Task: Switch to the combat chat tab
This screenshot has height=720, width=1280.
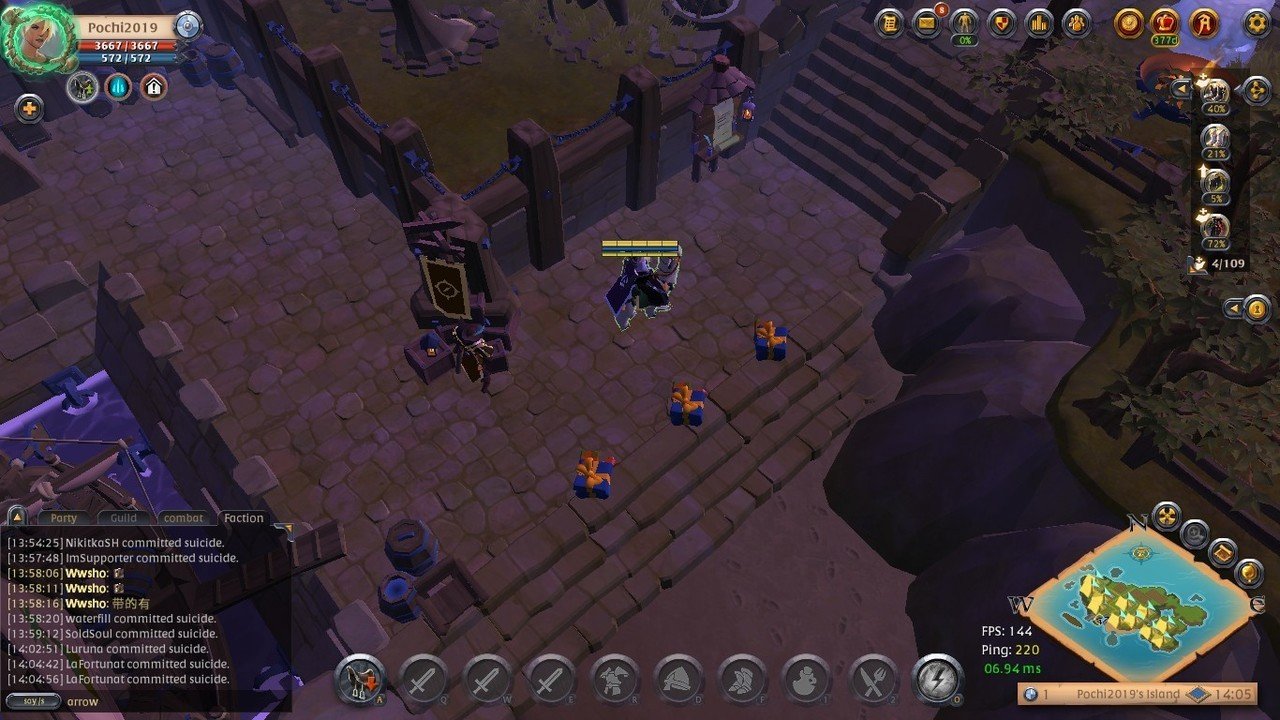Action: pos(183,517)
